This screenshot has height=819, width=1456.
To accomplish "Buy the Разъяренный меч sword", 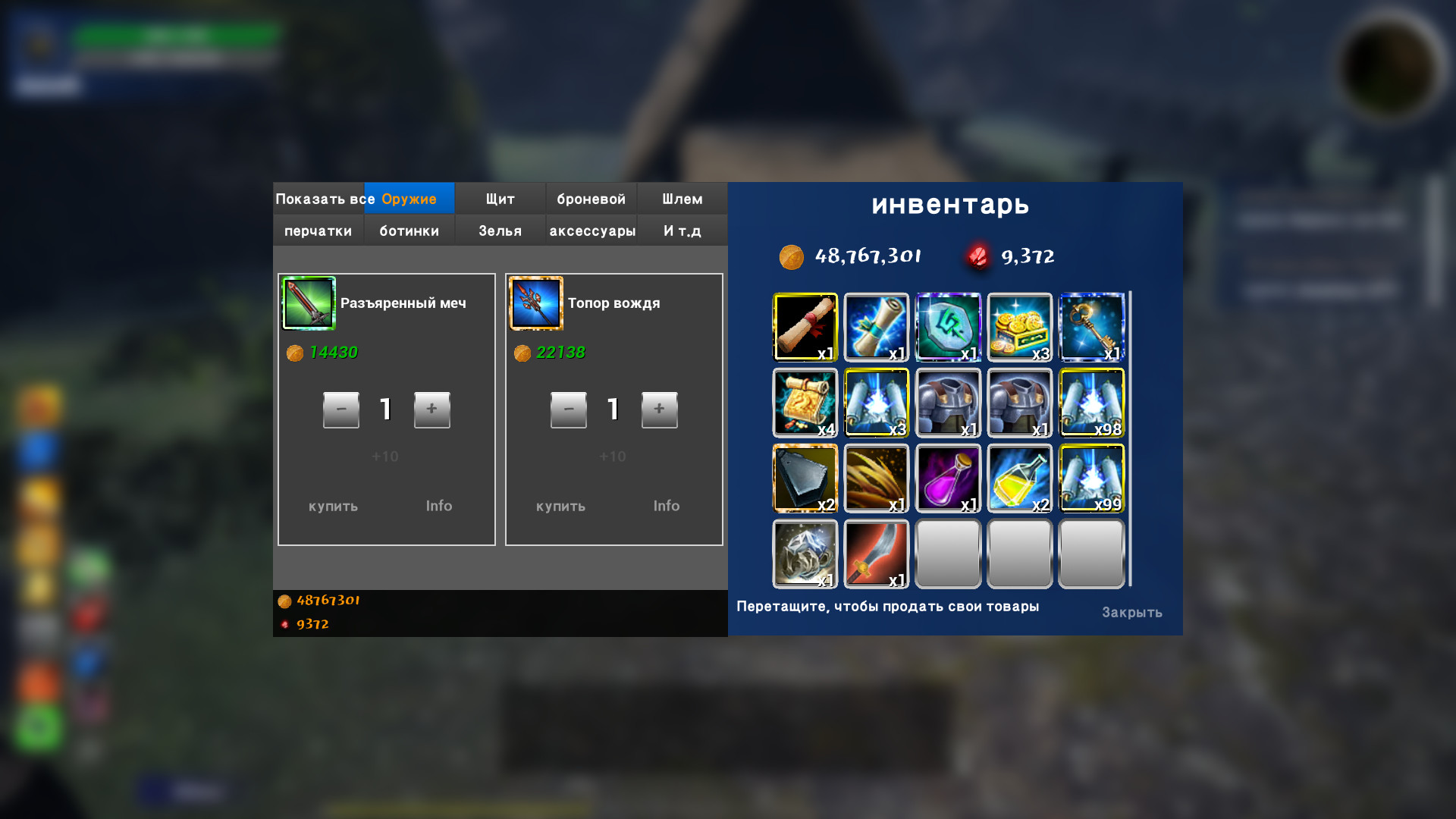I will click(333, 506).
